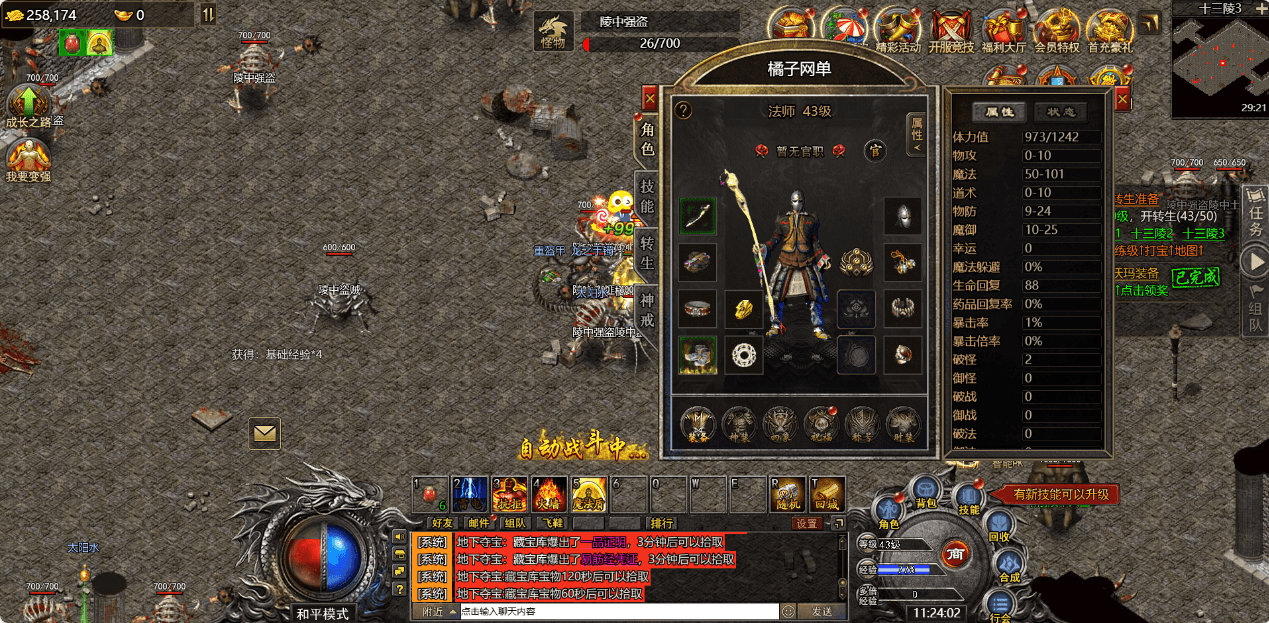Click the 好友 (Friends) chat button
1269x623 pixels.
[x=441, y=522]
